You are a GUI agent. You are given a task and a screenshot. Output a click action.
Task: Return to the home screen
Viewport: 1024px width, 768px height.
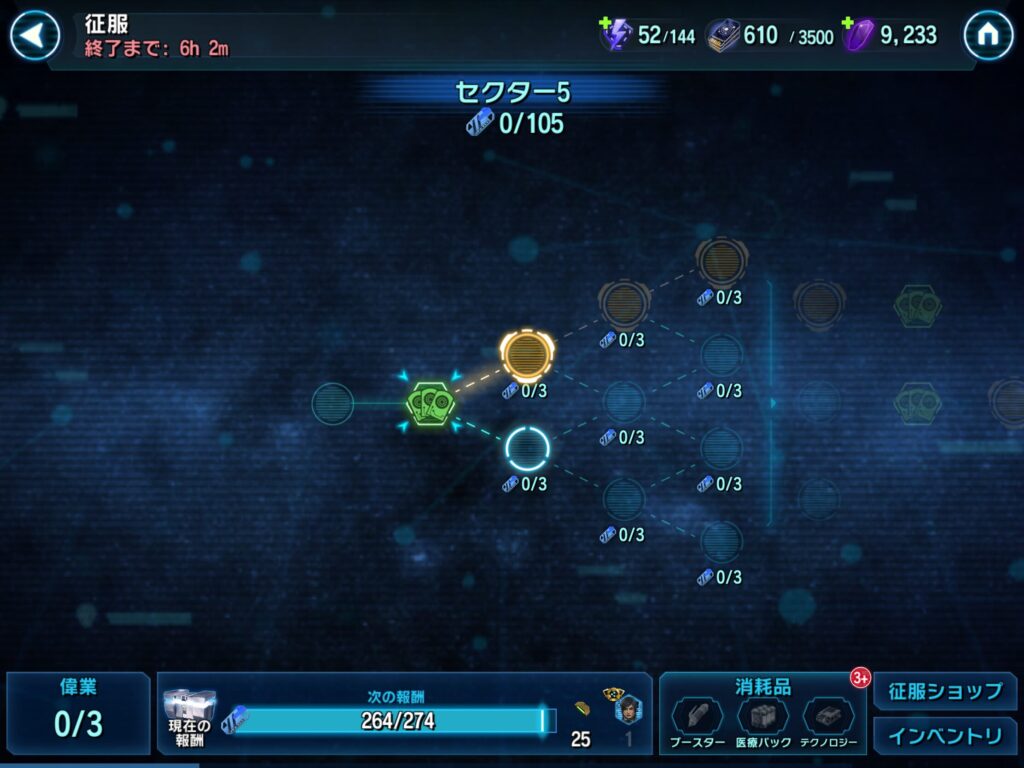(988, 36)
